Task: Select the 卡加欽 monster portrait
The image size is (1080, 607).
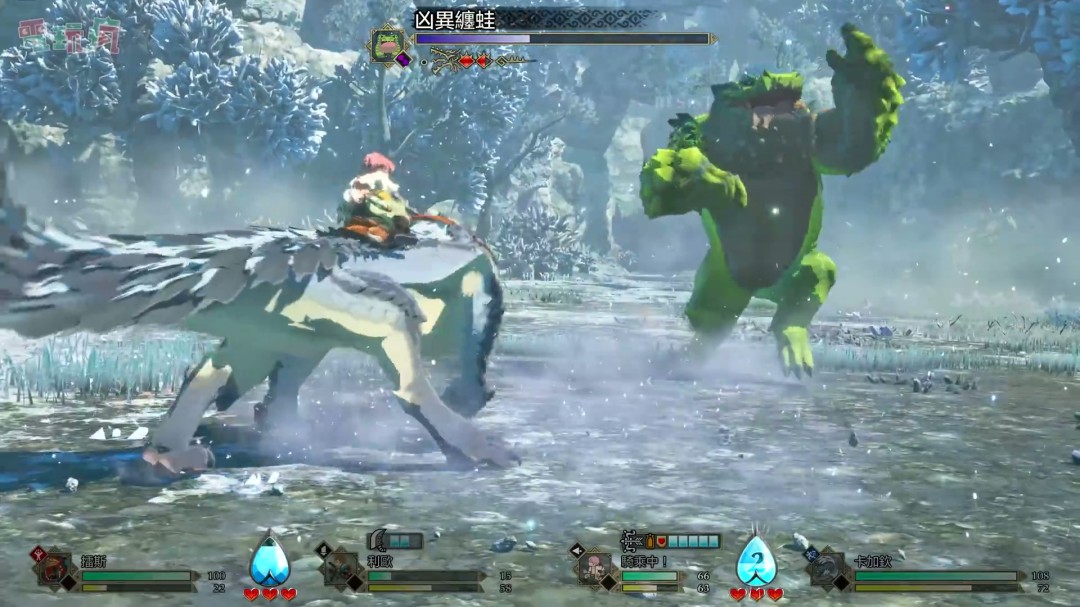Action: tap(830, 568)
